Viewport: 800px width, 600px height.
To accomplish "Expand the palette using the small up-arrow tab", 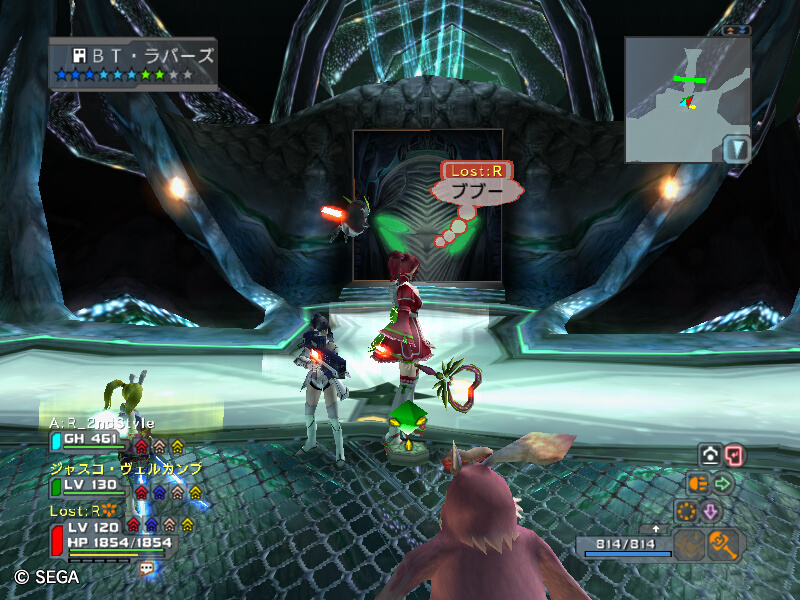I will tap(656, 528).
